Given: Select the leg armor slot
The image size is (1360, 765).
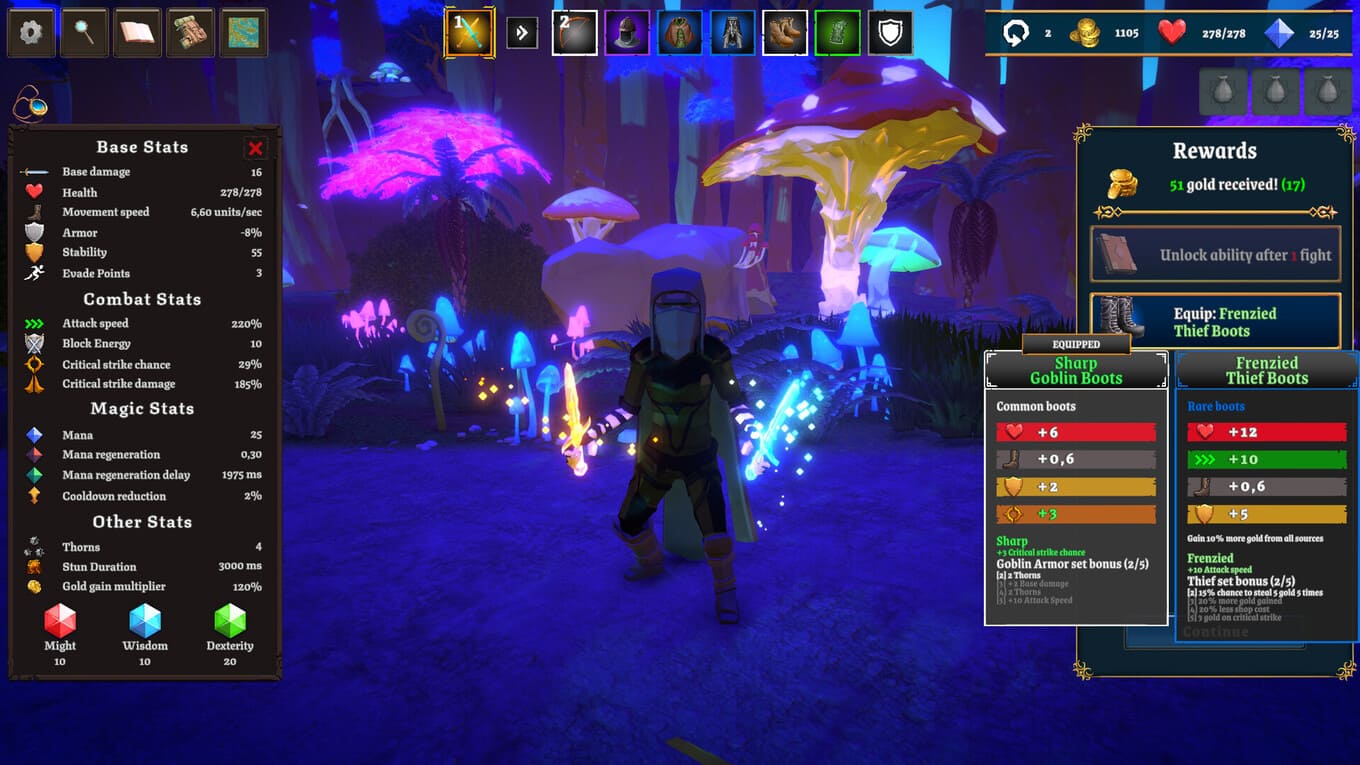Looking at the screenshot, I should pyautogui.click(x=732, y=33).
